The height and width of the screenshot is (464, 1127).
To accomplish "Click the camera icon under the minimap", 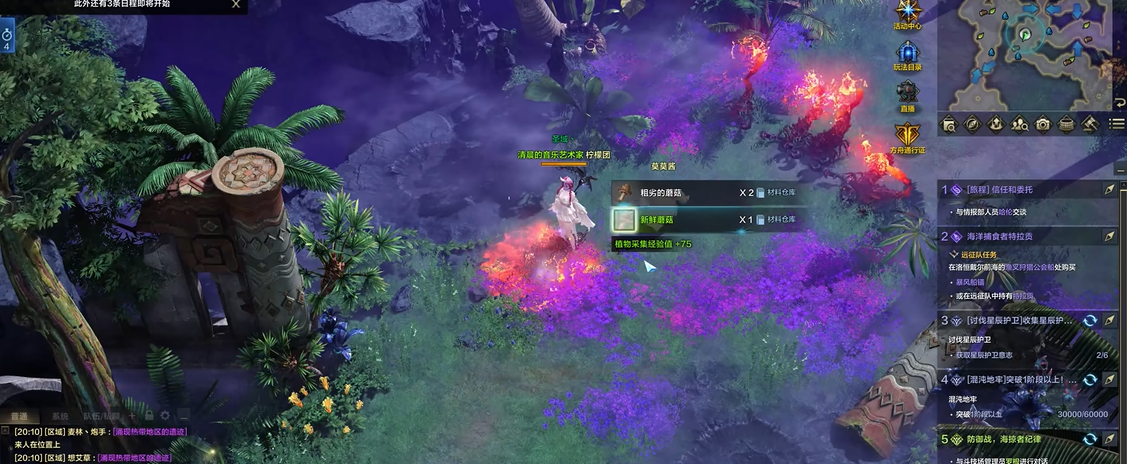I will tap(1043, 124).
